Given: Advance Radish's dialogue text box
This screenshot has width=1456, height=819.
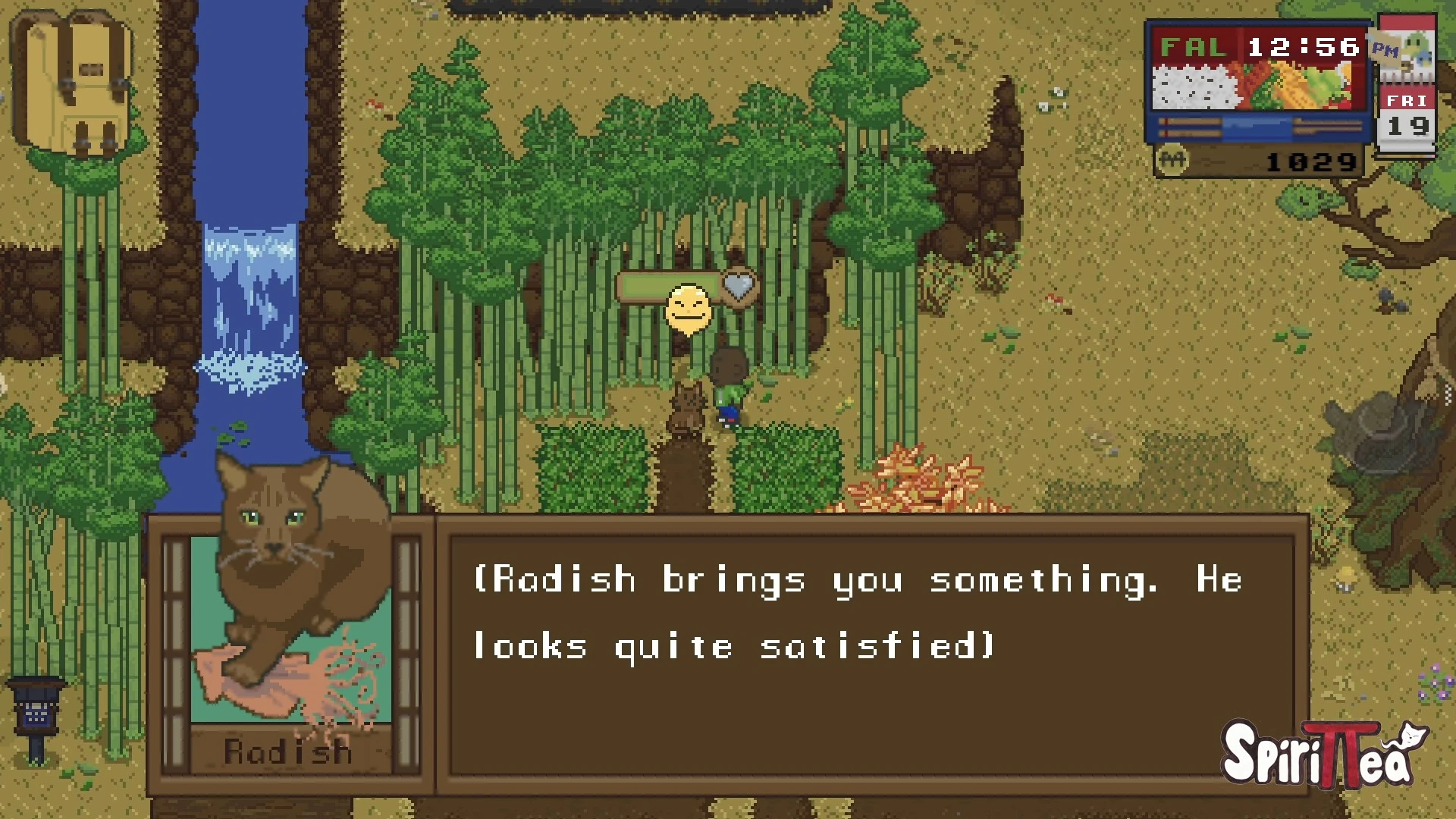Looking at the screenshot, I should pos(871,654).
